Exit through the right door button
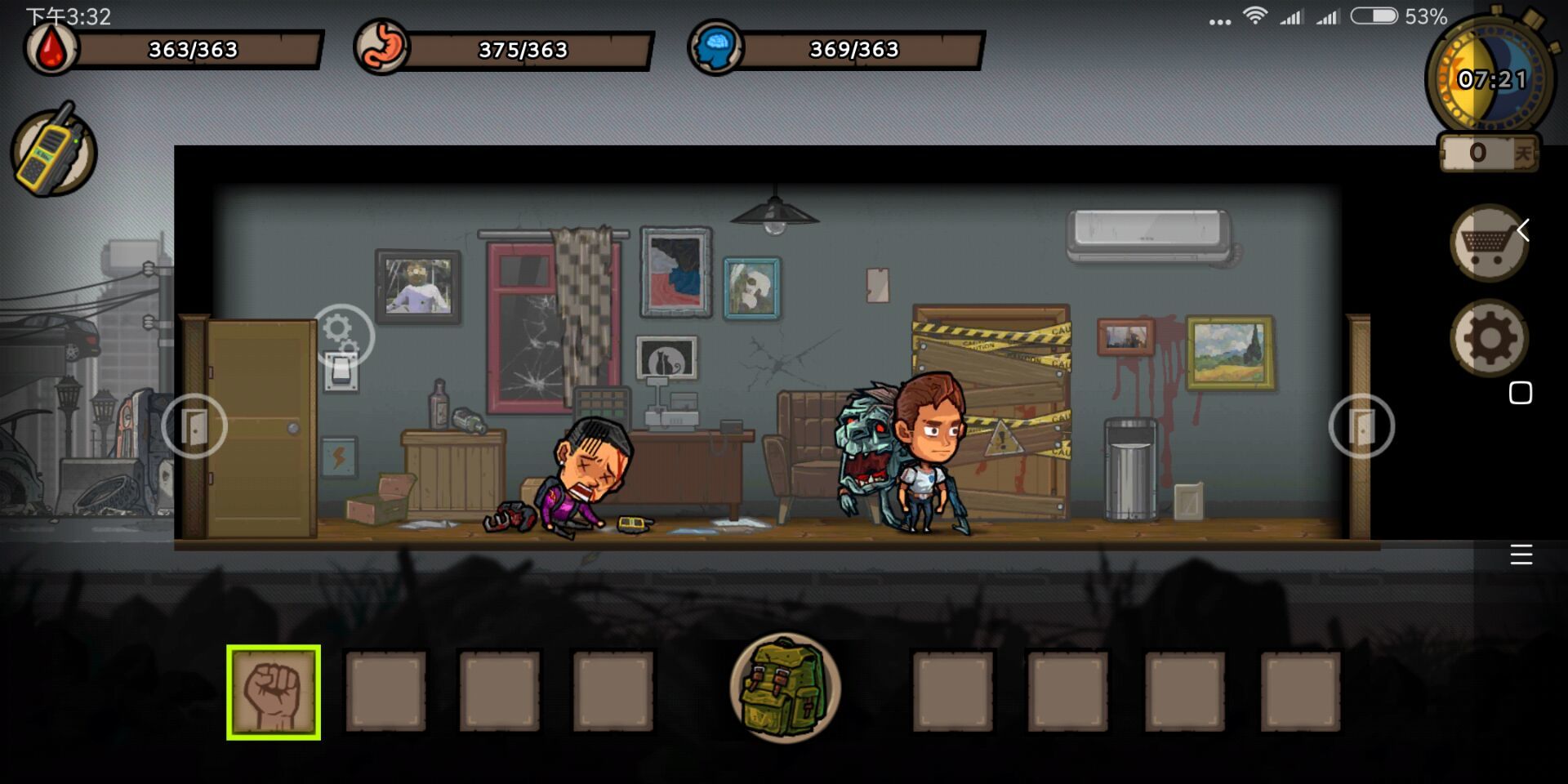This screenshot has width=1568, height=784. [x=1361, y=425]
